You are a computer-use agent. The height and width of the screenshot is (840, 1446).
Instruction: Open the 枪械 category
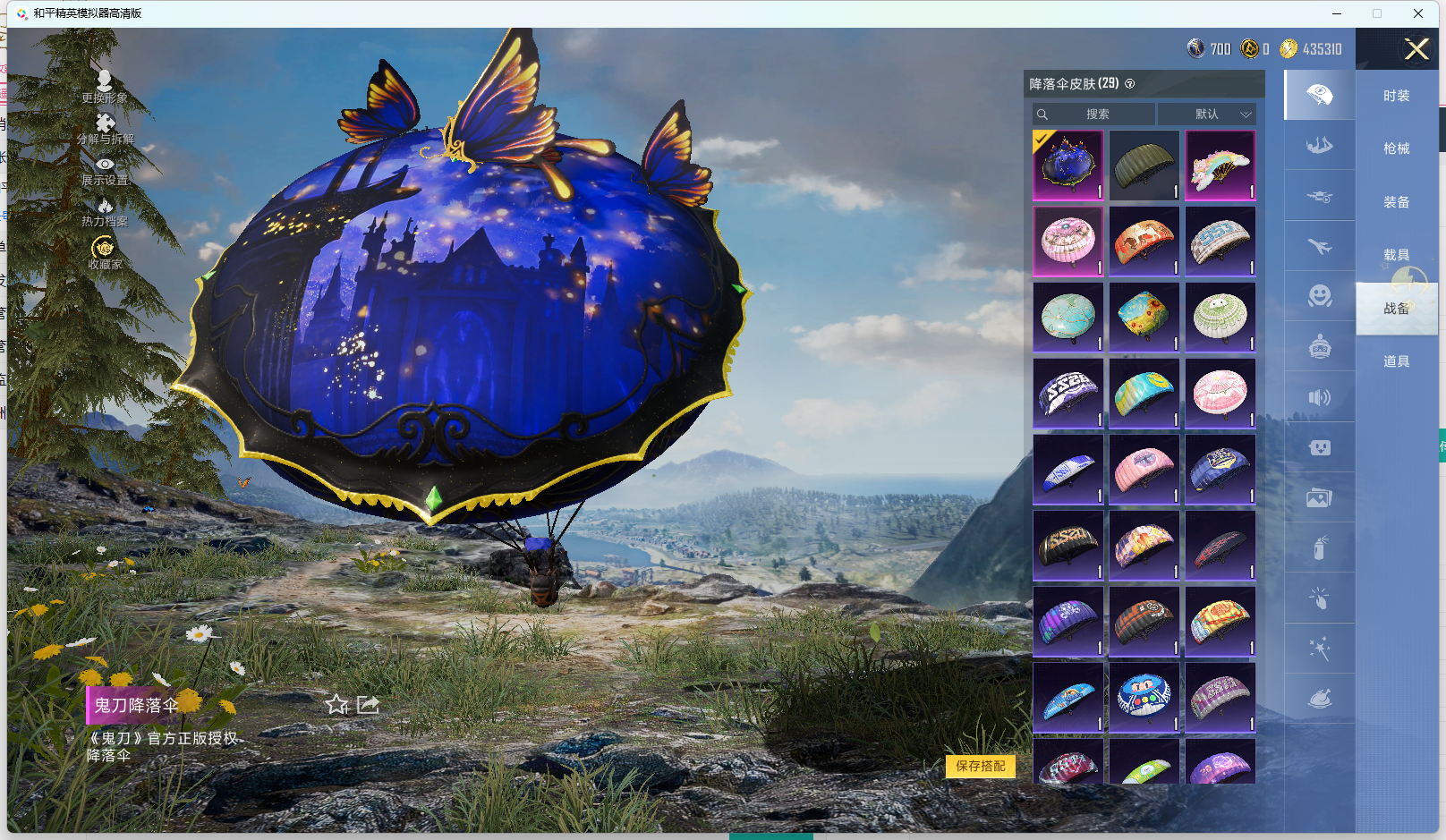click(1396, 148)
